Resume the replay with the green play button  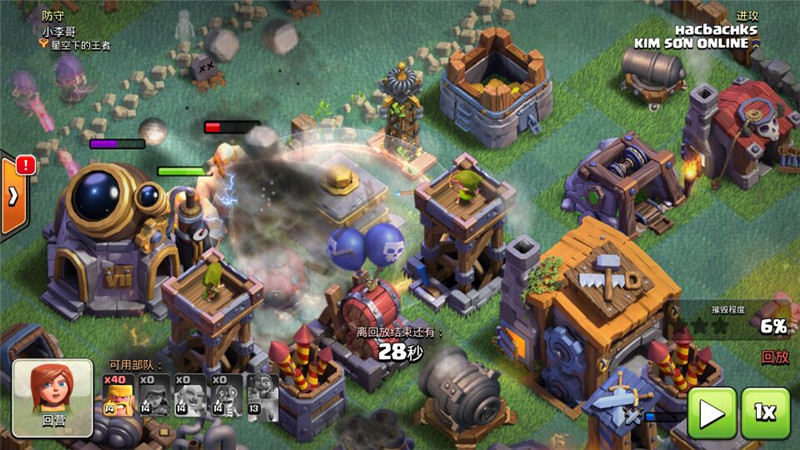711,413
